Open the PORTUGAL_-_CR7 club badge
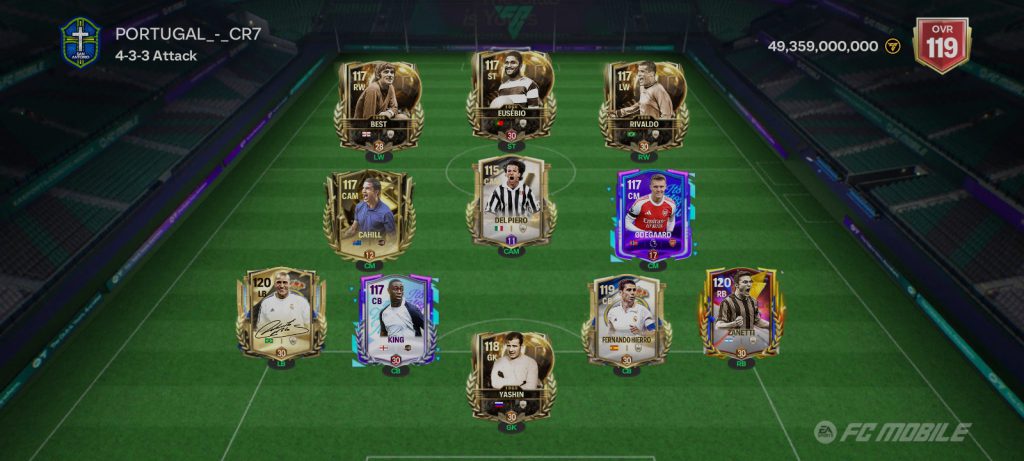 [x=79, y=42]
